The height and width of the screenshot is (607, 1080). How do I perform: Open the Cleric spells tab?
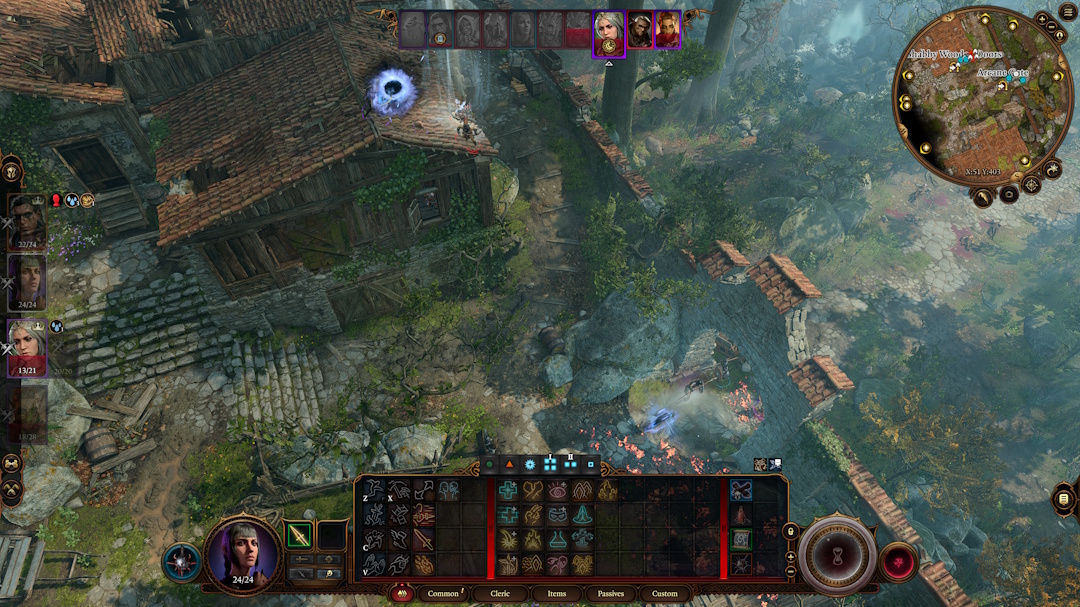(500, 593)
